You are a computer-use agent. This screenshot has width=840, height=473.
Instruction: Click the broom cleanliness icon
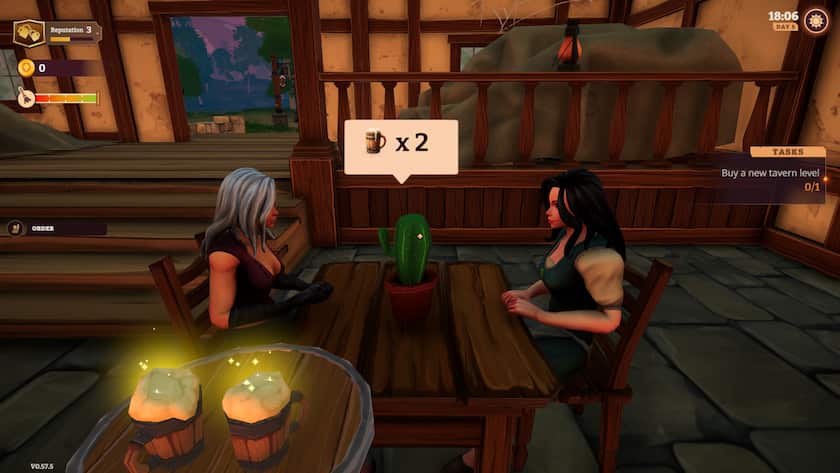click(25, 98)
